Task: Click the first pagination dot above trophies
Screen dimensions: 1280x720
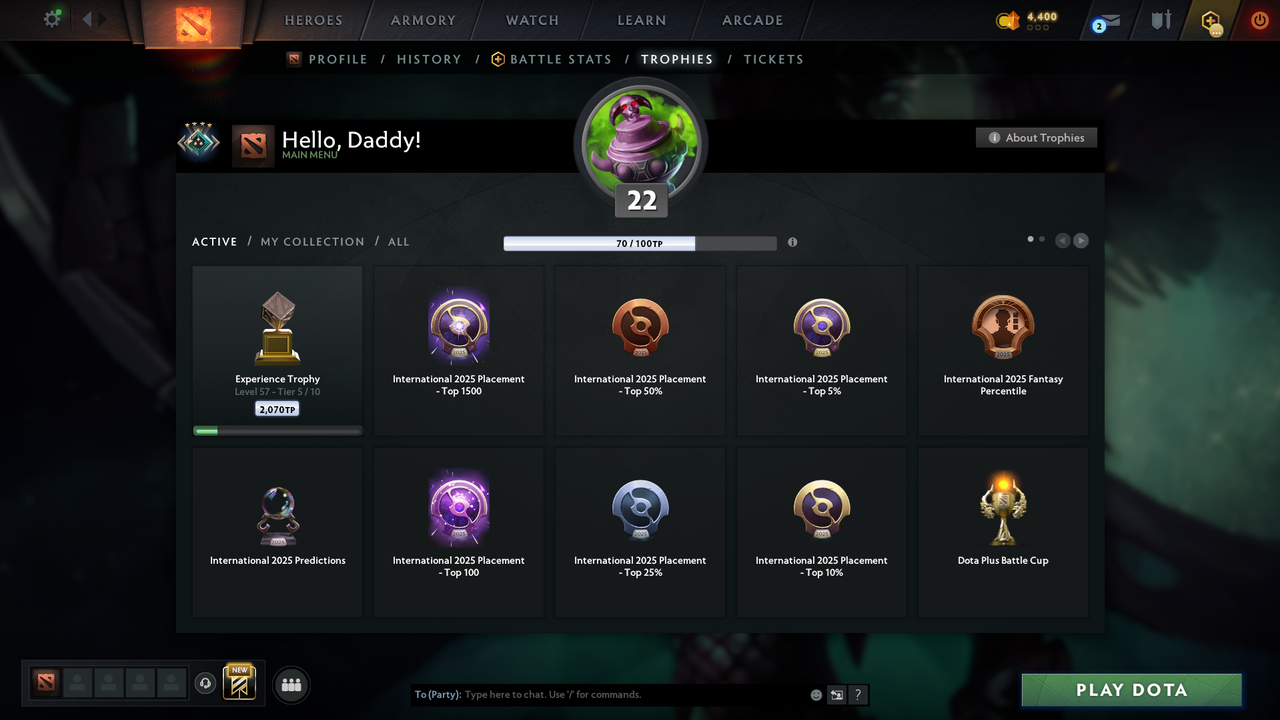Action: click(1030, 239)
